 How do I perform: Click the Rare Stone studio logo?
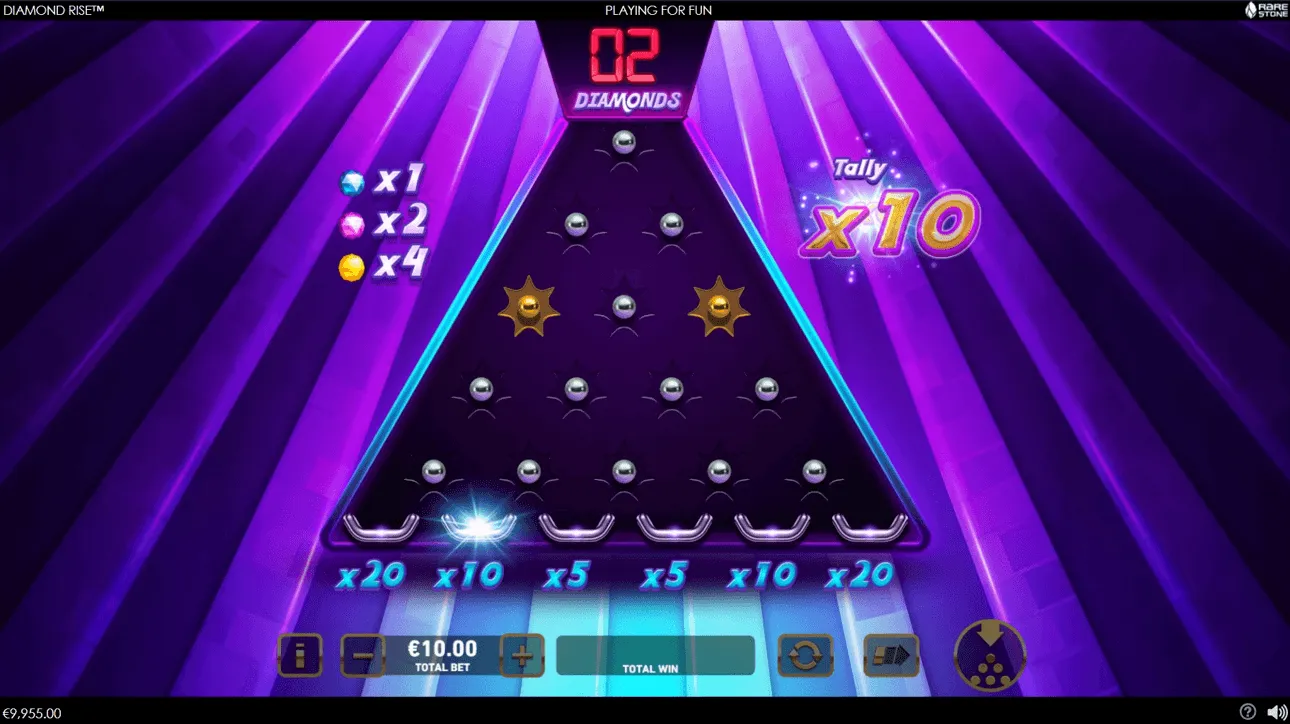[1263, 10]
